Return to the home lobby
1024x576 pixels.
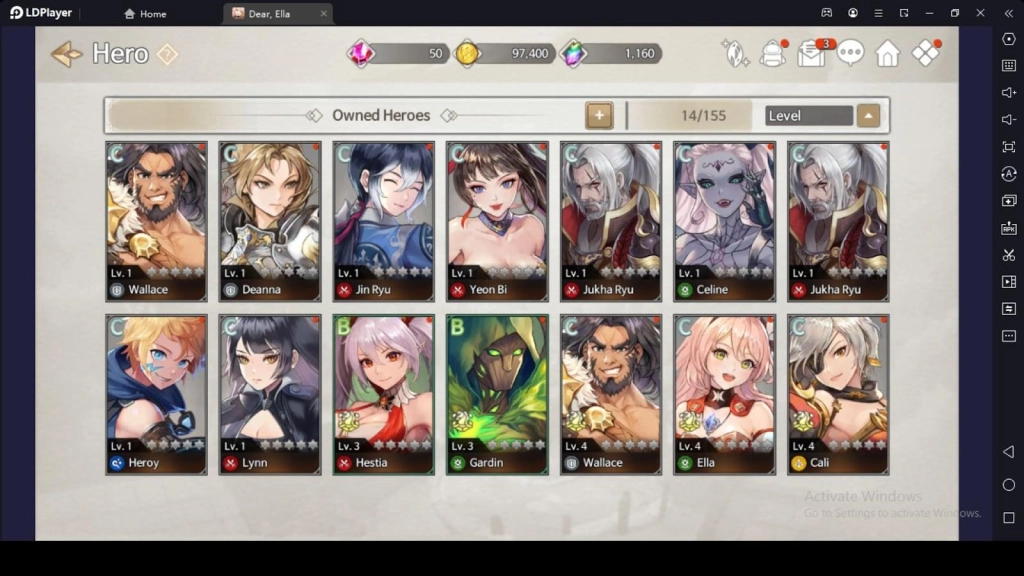click(887, 54)
